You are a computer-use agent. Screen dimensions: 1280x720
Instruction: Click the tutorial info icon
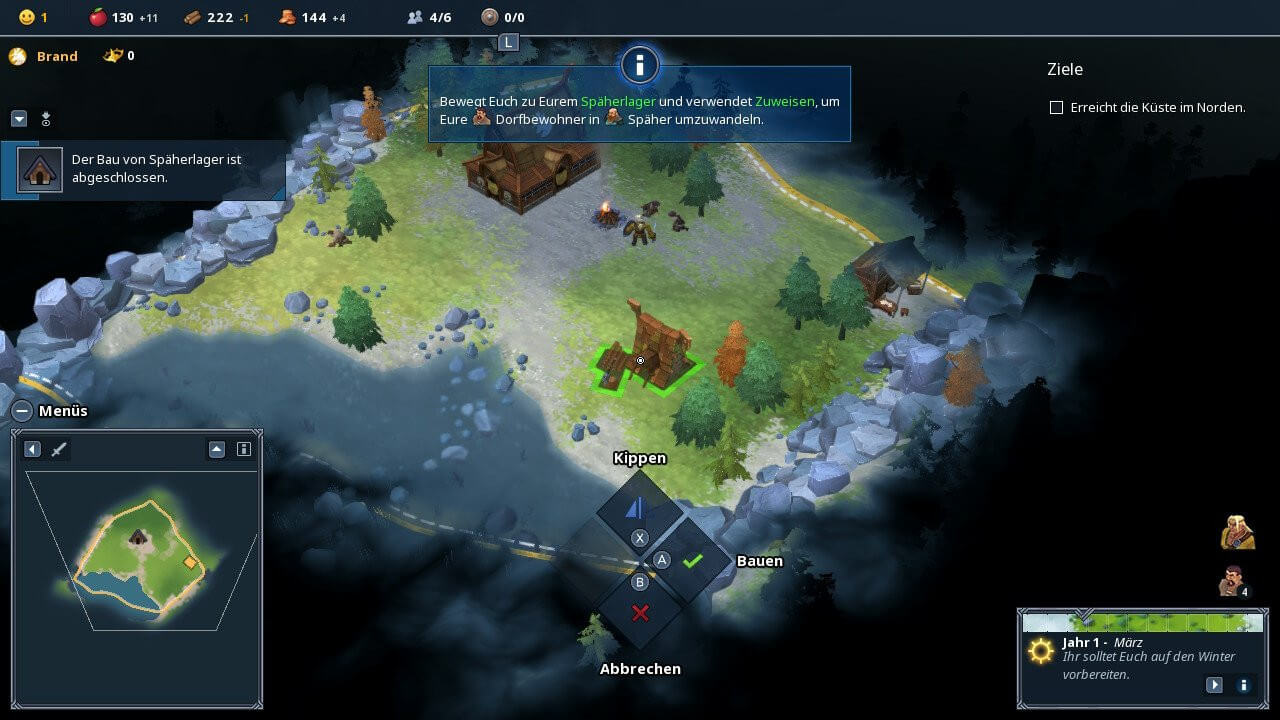[x=640, y=66]
